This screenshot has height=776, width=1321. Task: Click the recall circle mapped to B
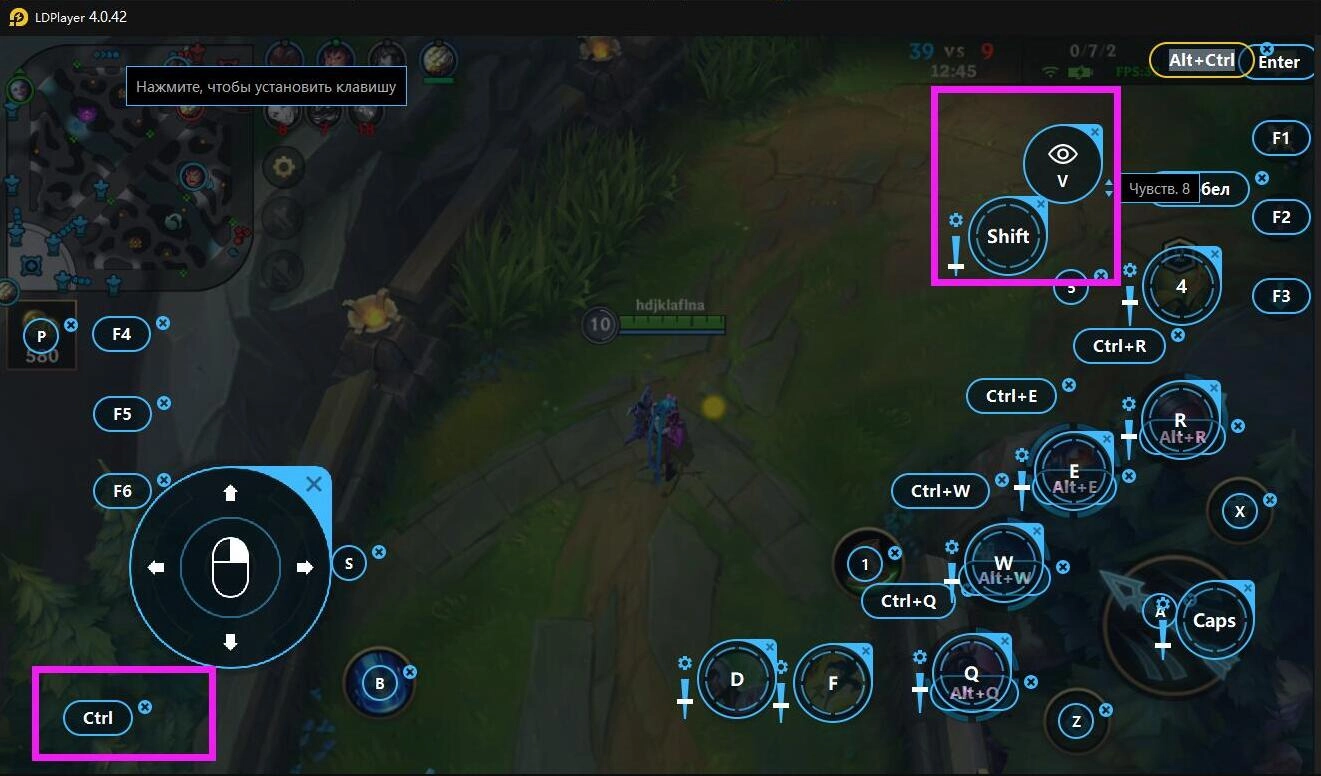click(379, 682)
